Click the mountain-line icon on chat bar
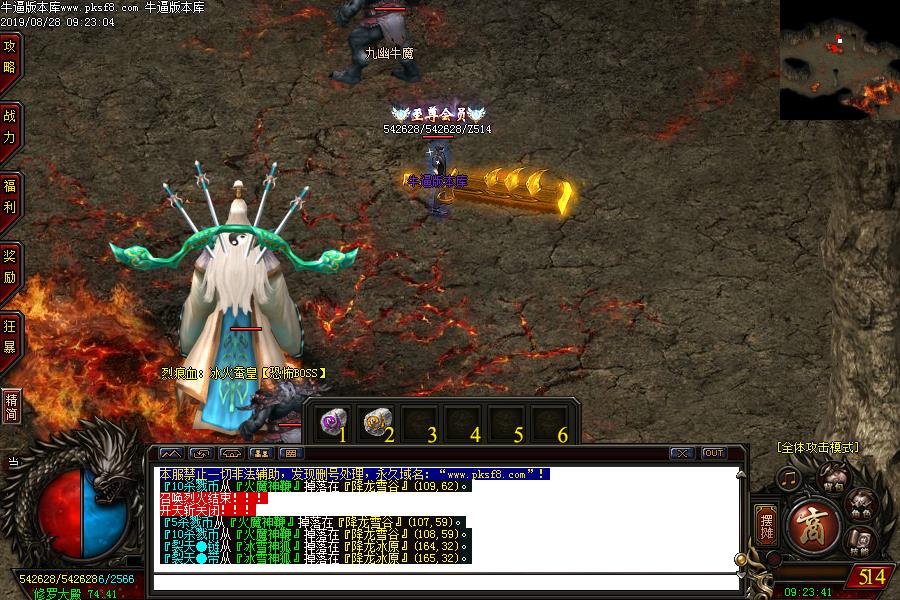Image resolution: width=900 pixels, height=600 pixels. 171,453
